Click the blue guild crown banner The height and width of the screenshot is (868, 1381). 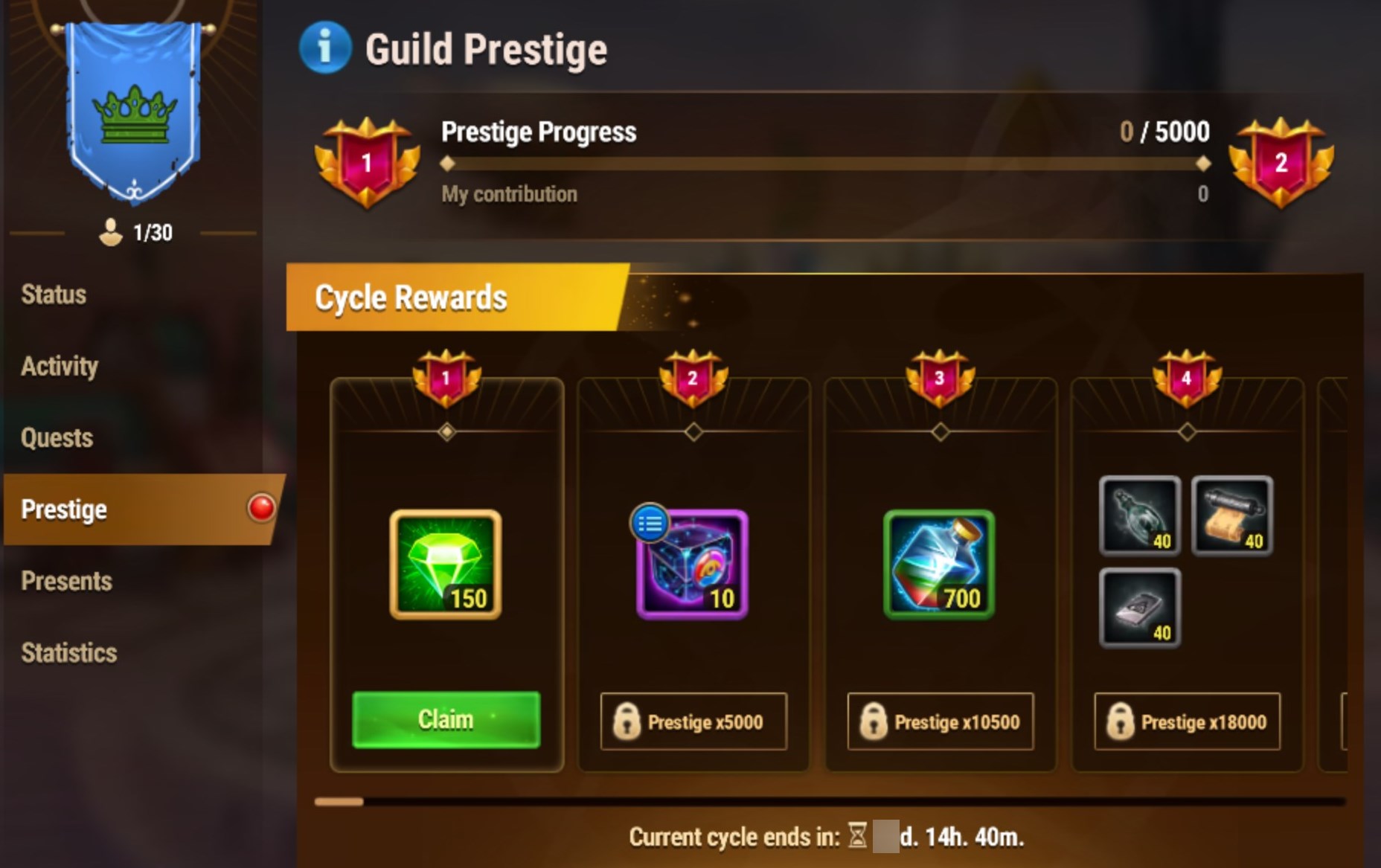[x=134, y=112]
